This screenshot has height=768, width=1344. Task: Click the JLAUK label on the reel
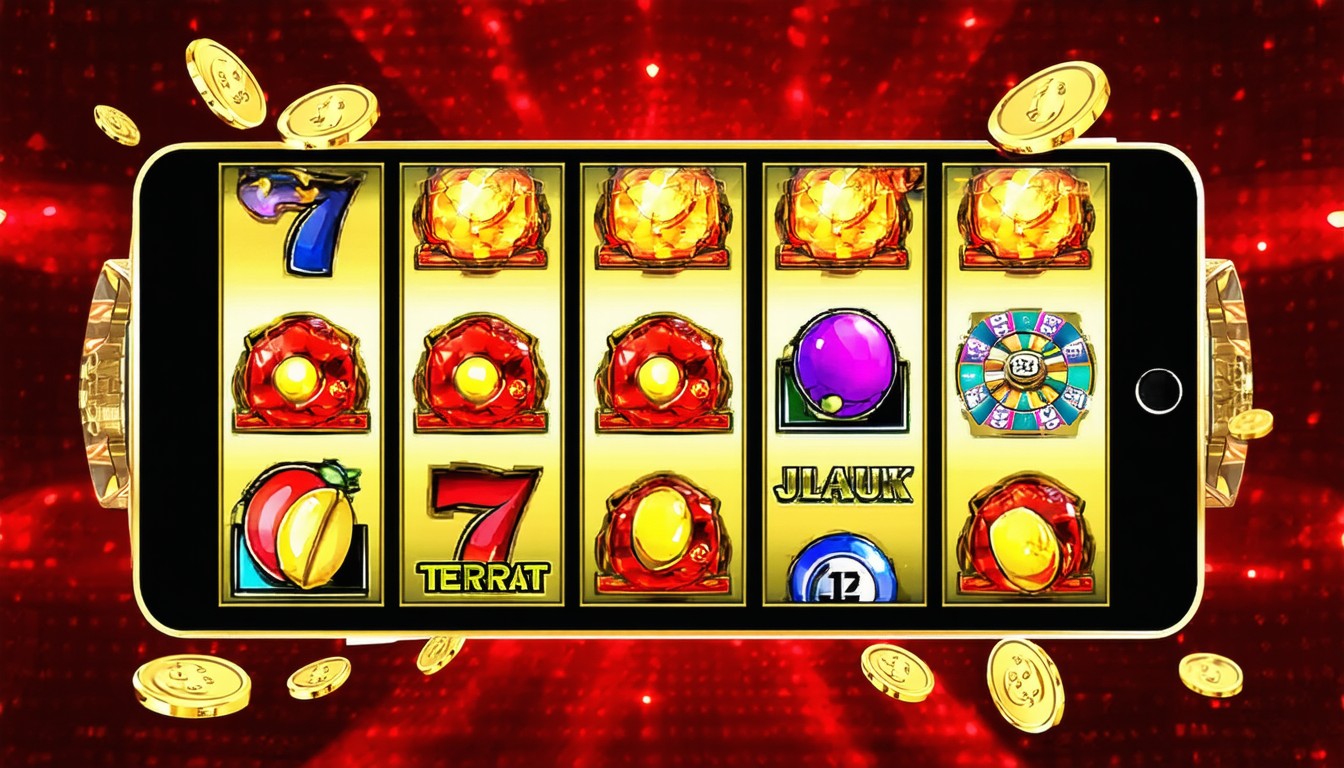(x=842, y=485)
